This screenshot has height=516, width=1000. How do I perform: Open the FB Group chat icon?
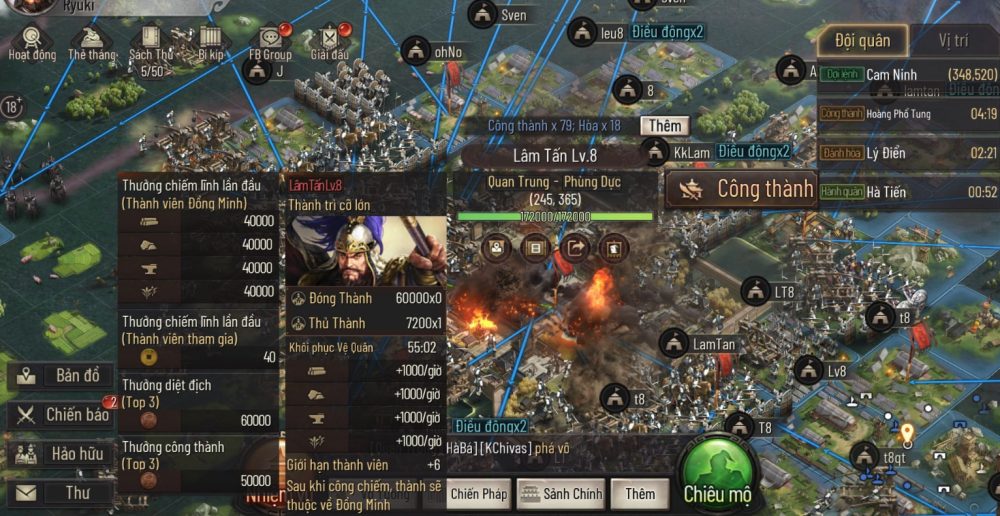click(x=271, y=42)
